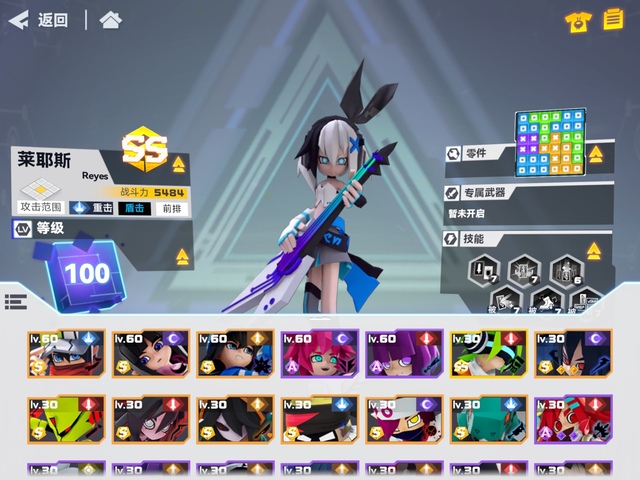Pick the lv.60 purple-haired character card
This screenshot has height=480, width=640.
[403, 355]
